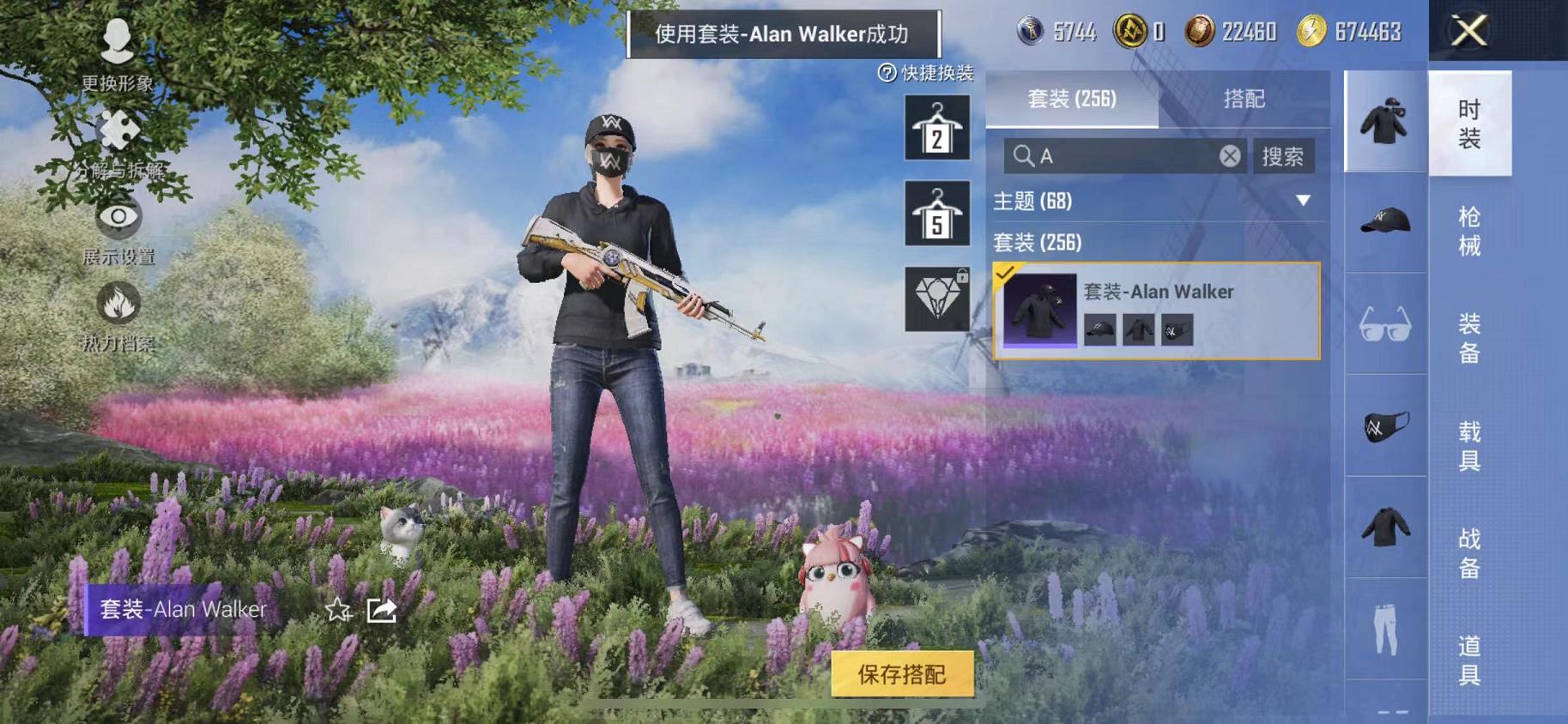This screenshot has width=1568, height=724.
Task: Open 展示设置 display settings
Action: click(118, 232)
